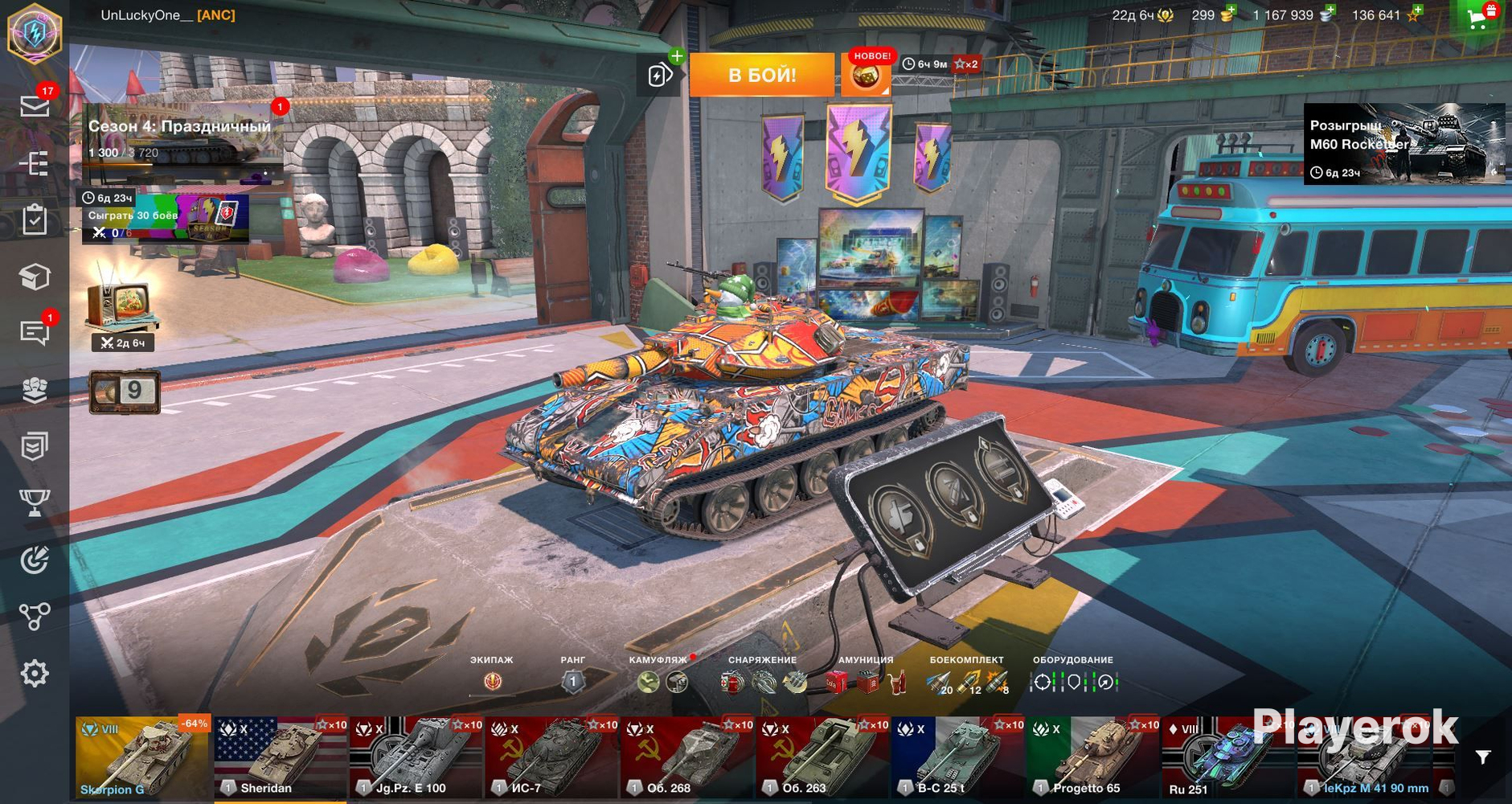Viewport: 1512px width, 804px height.
Task: Pick the ИС-7 tank
Action: coord(551,758)
